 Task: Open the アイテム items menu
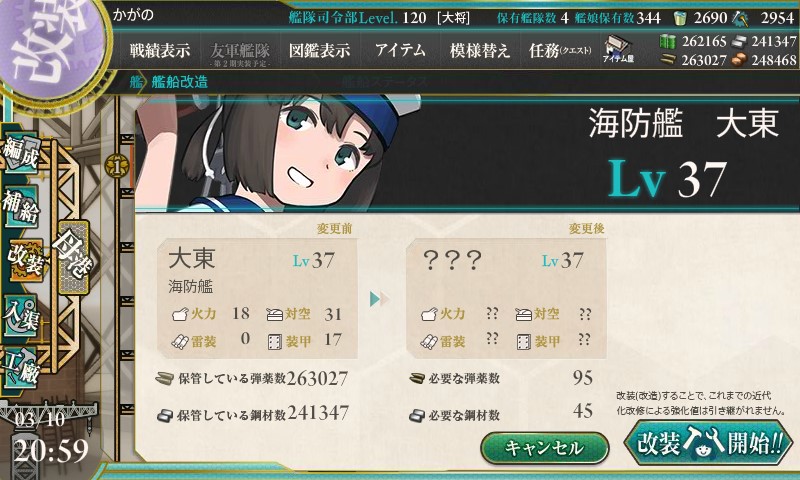[400, 51]
